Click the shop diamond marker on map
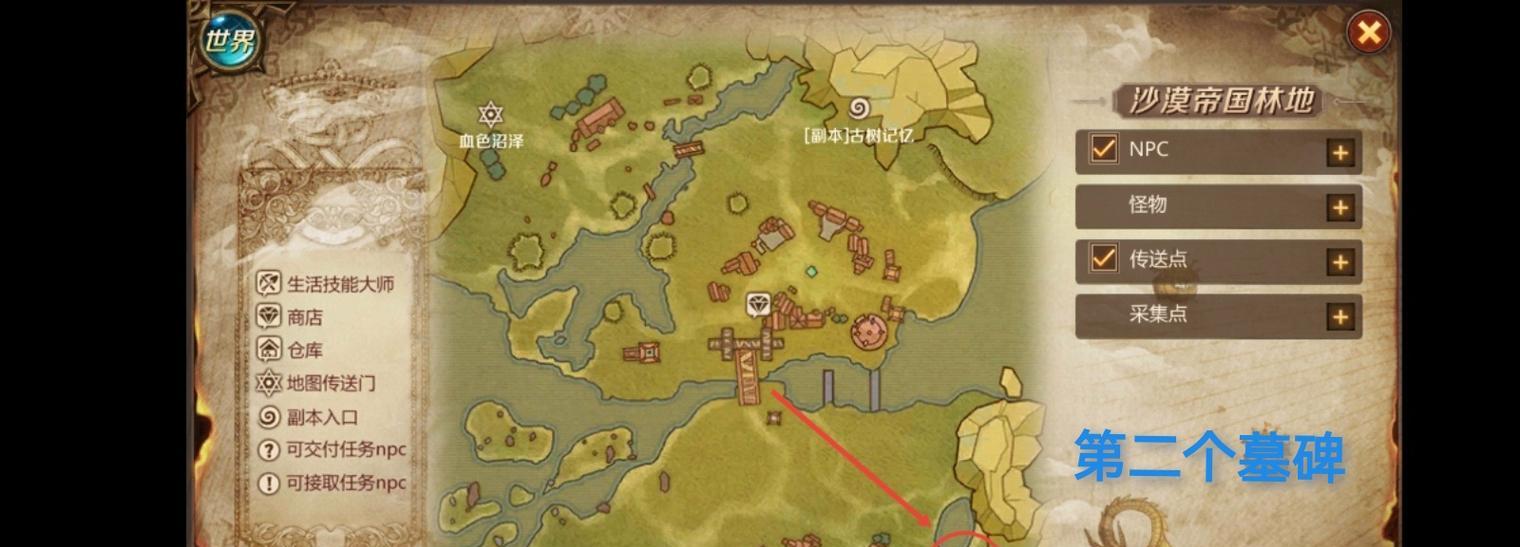 click(759, 303)
